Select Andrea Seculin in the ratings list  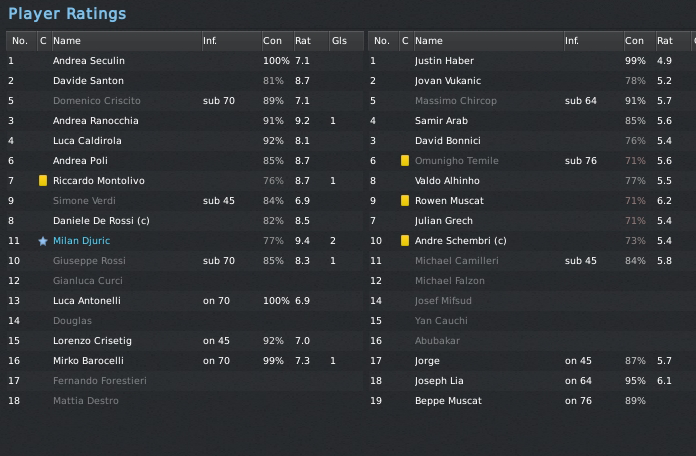(88, 61)
